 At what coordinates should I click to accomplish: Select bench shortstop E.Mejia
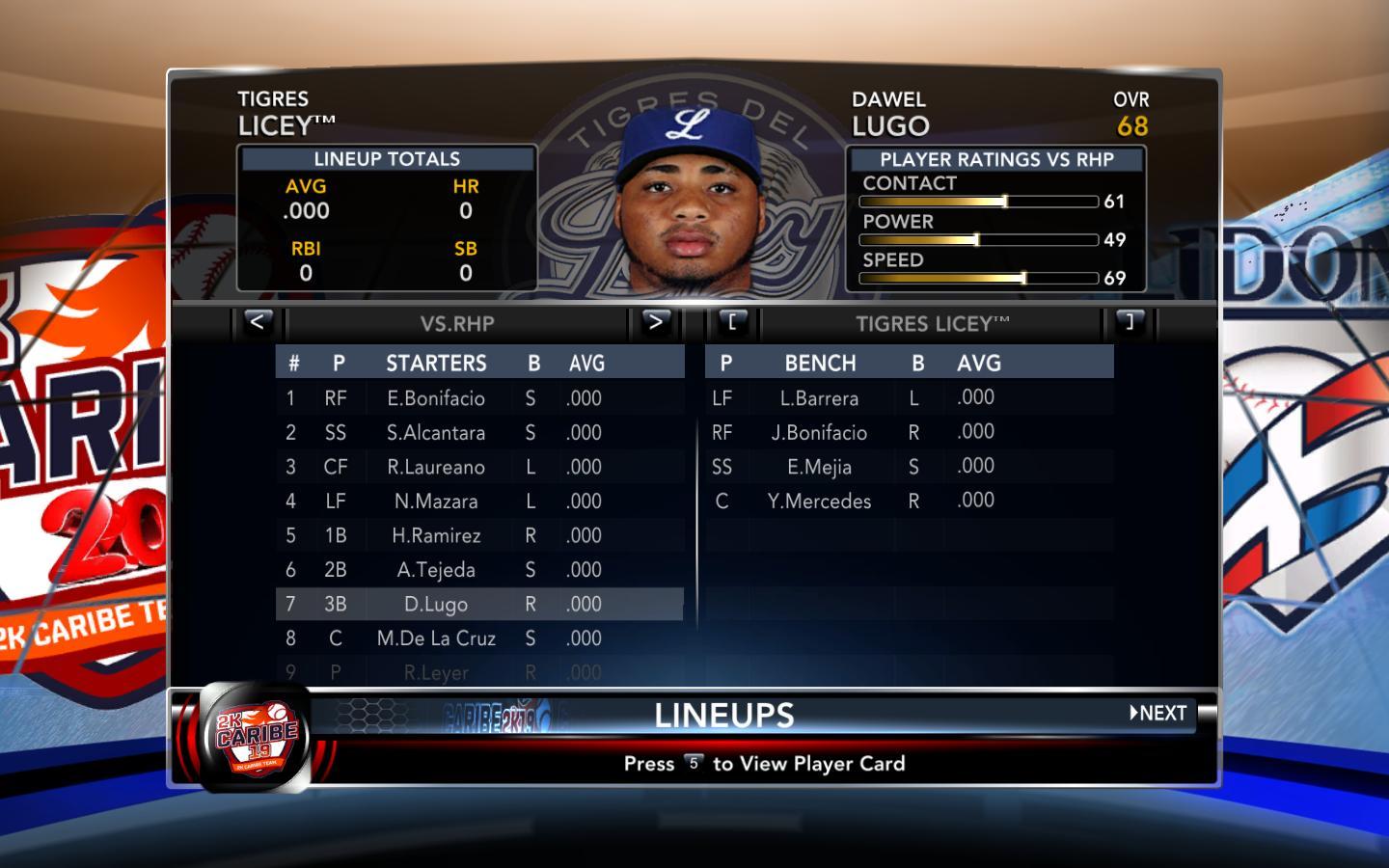click(819, 467)
